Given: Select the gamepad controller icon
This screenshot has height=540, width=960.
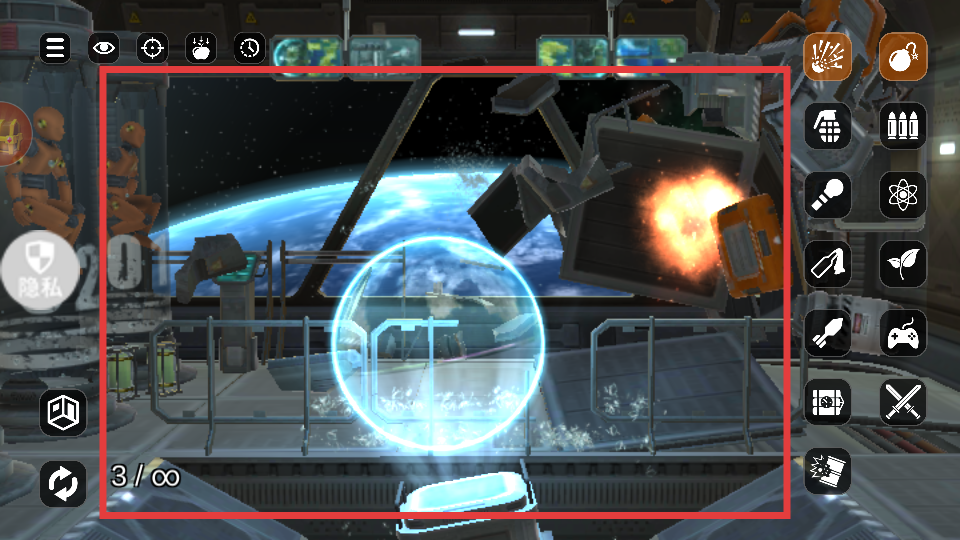Looking at the screenshot, I should (903, 333).
